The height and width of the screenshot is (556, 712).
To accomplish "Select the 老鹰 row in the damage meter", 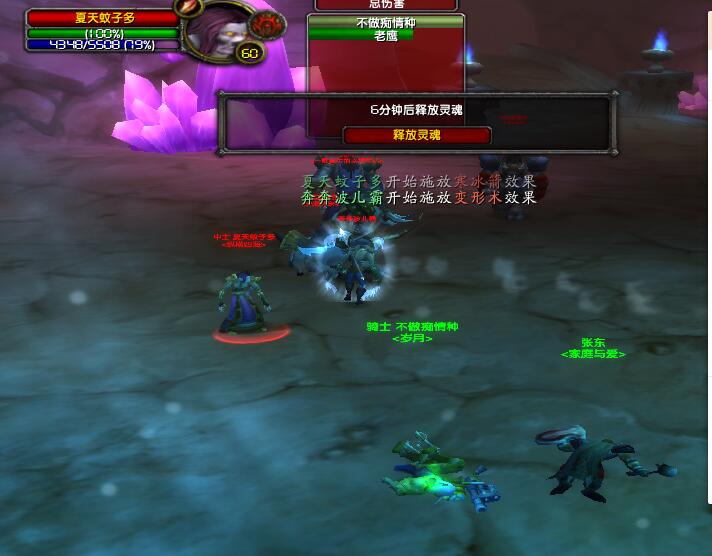I will (386, 35).
